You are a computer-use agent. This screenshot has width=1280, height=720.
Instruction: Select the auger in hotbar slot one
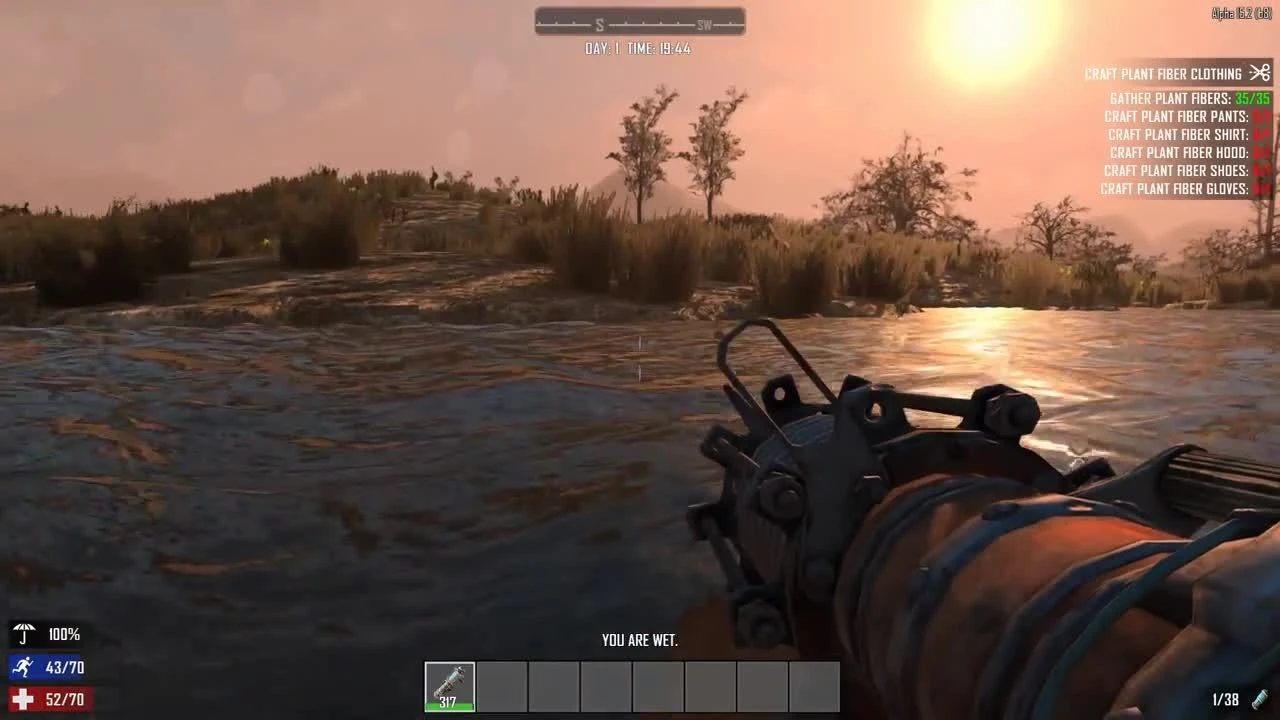(x=450, y=685)
